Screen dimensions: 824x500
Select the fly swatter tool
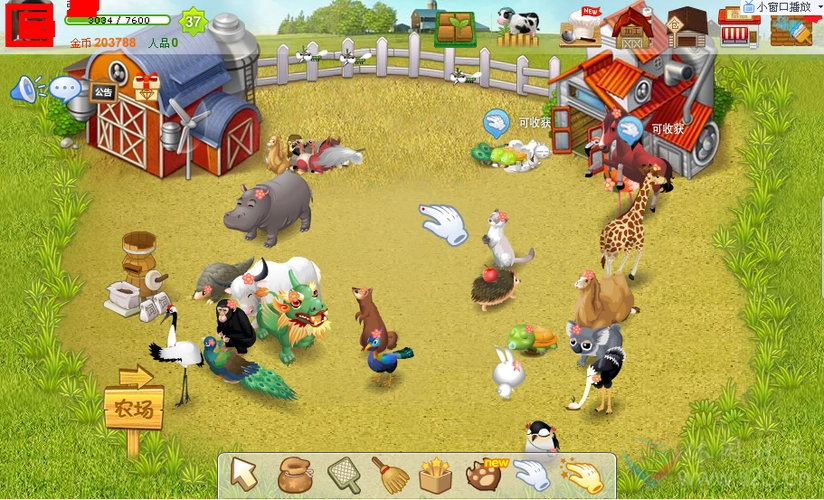point(343,474)
